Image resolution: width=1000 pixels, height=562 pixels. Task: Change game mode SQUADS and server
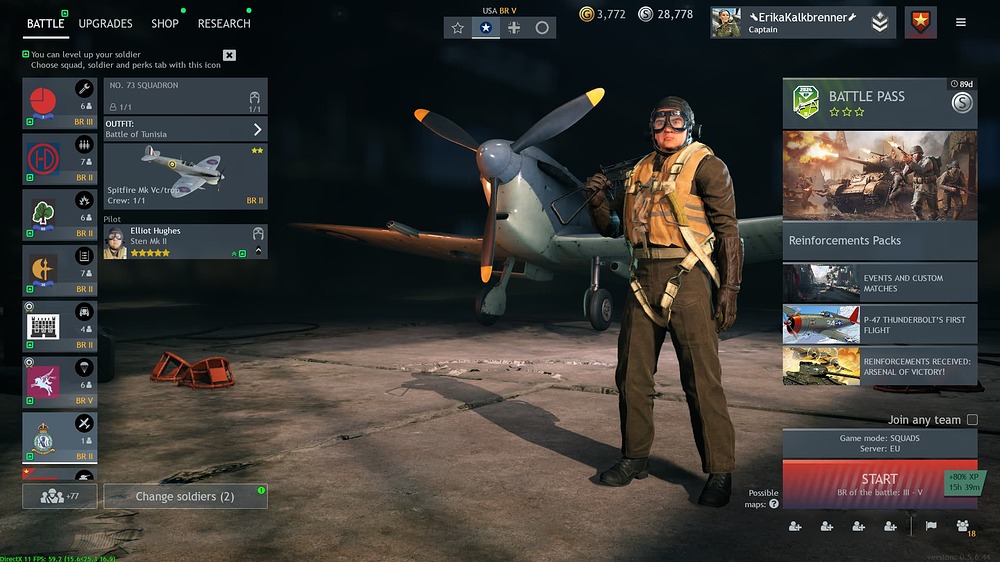coord(879,444)
